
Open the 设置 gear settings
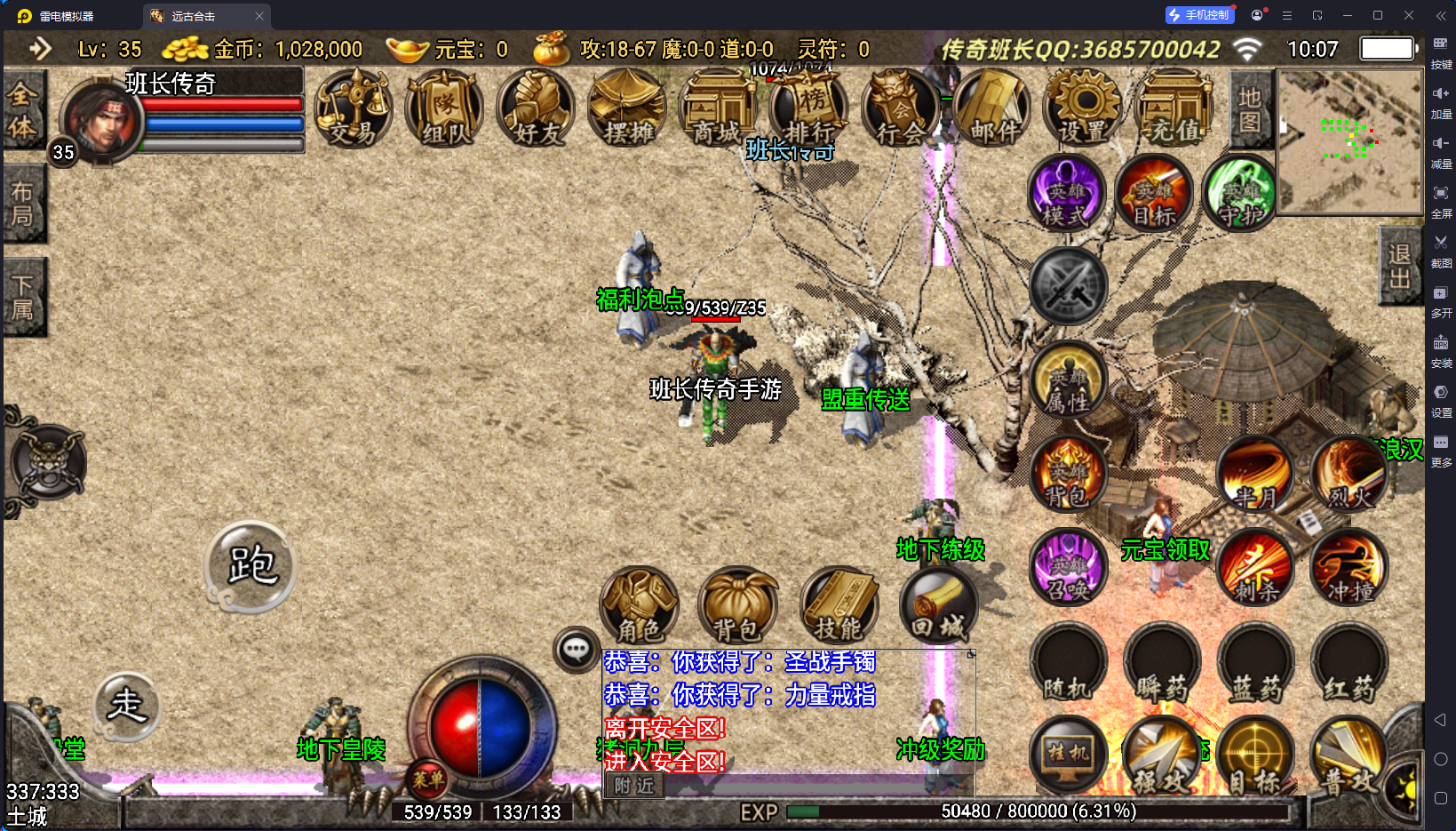click(1084, 110)
